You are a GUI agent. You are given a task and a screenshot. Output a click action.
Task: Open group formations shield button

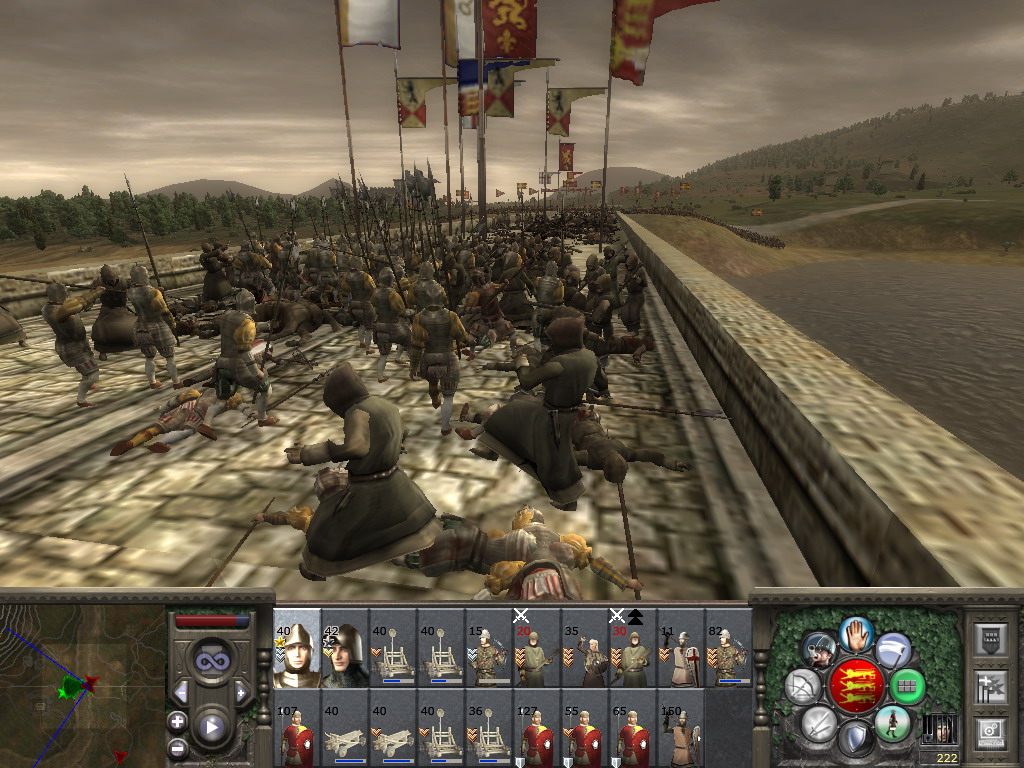[990, 639]
